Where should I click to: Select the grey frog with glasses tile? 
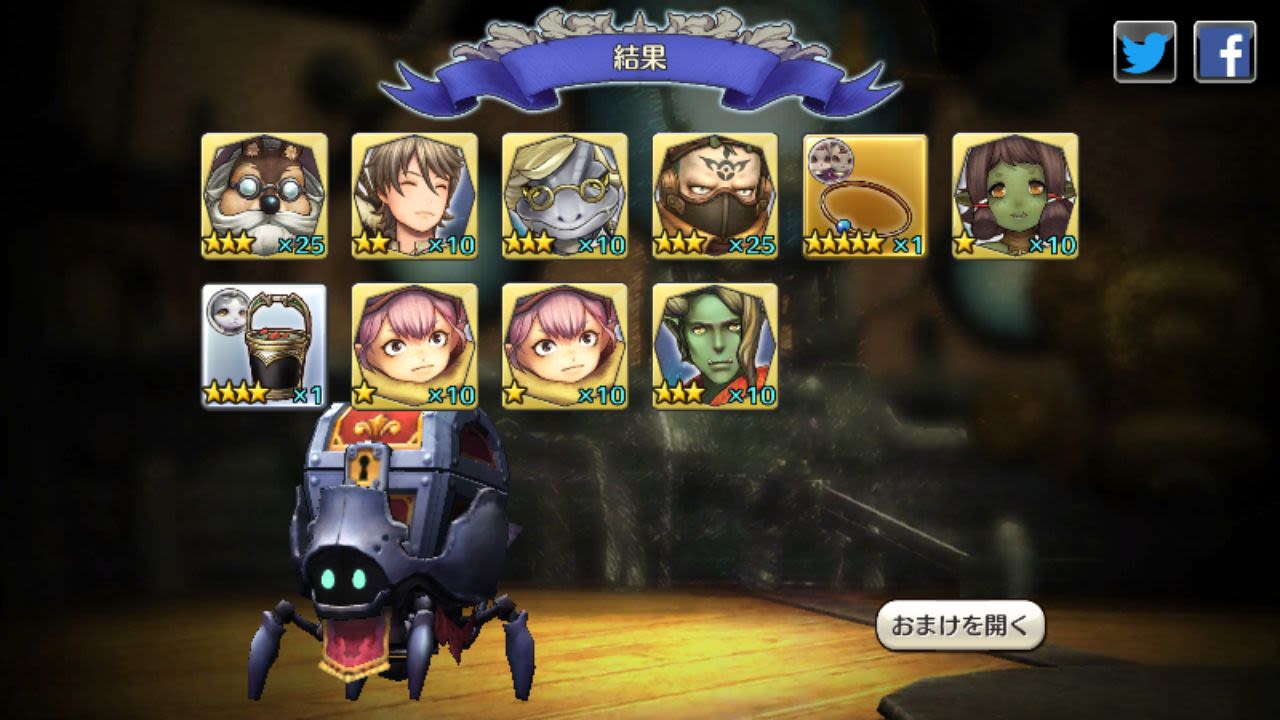(x=565, y=196)
